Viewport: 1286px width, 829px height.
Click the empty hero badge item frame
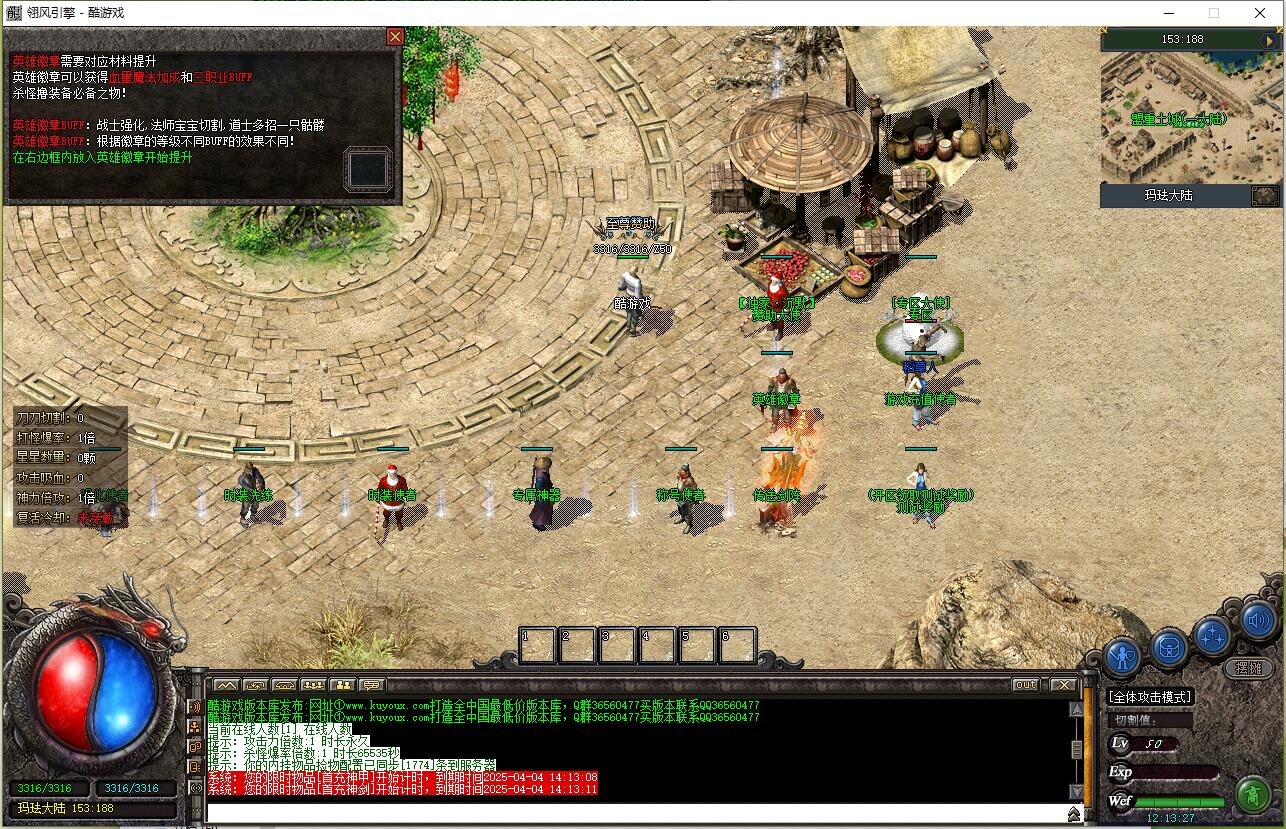pyautogui.click(x=367, y=168)
